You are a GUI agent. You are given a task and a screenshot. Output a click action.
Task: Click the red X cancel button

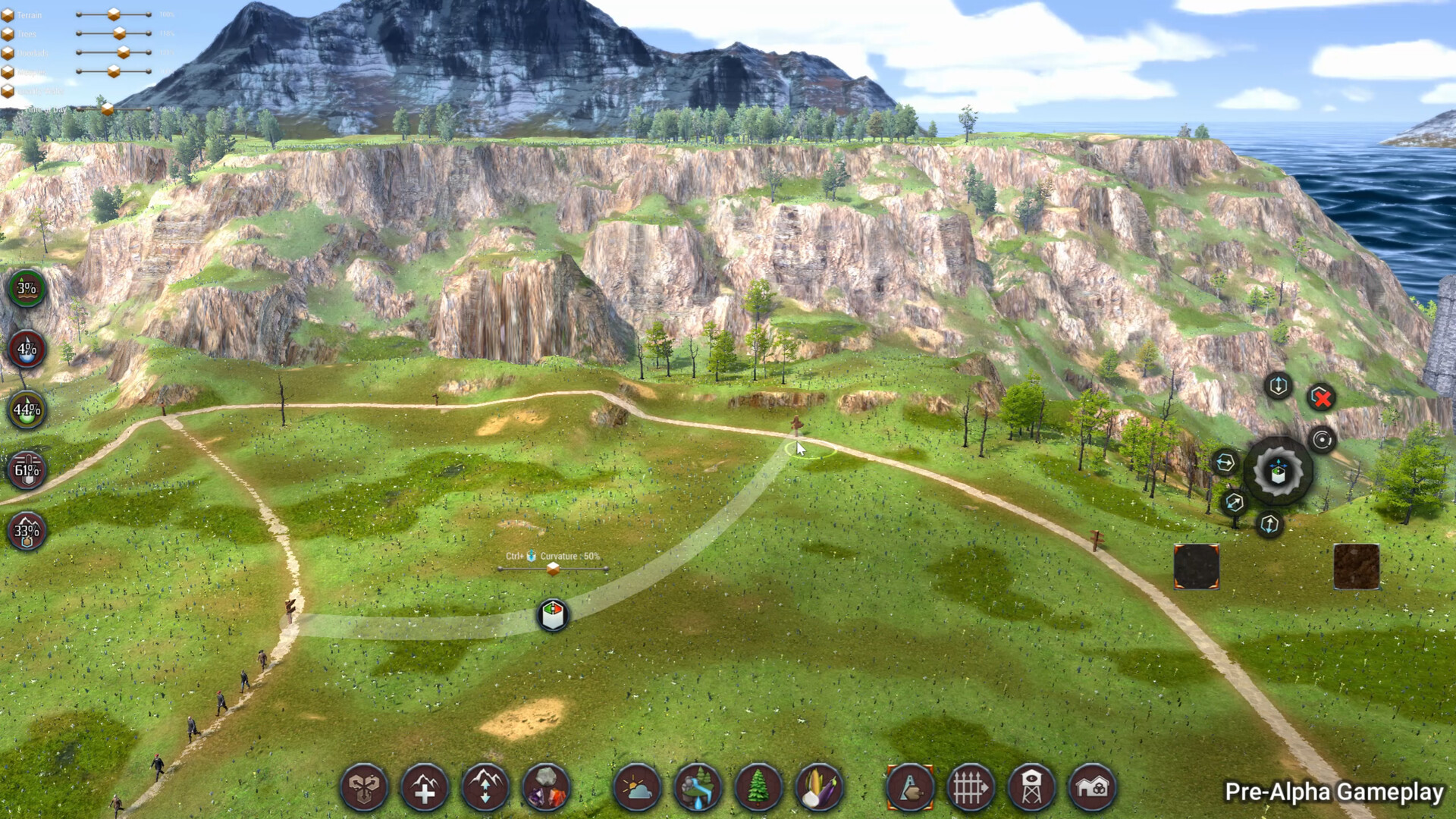click(x=1322, y=398)
